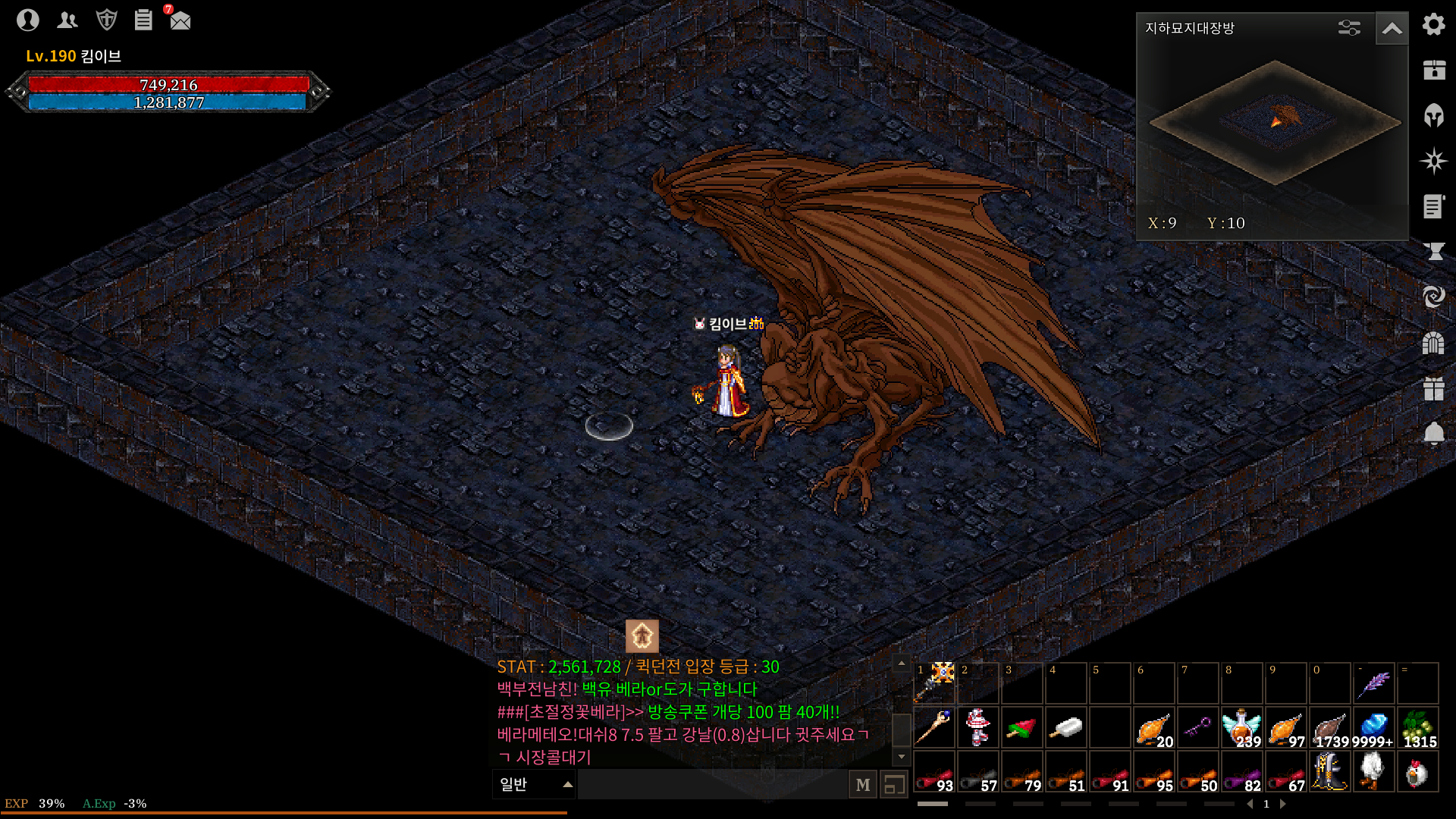The image size is (1456, 819).
Task: Open minimap filter slider options
Action: pos(1349,29)
